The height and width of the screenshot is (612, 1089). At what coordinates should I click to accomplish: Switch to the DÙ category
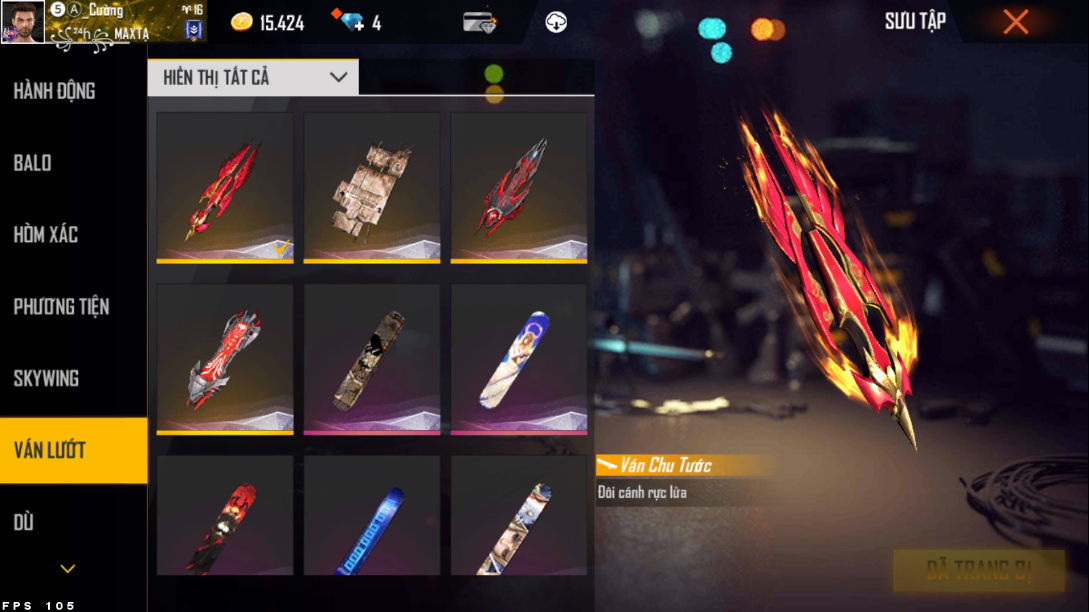click(x=24, y=522)
